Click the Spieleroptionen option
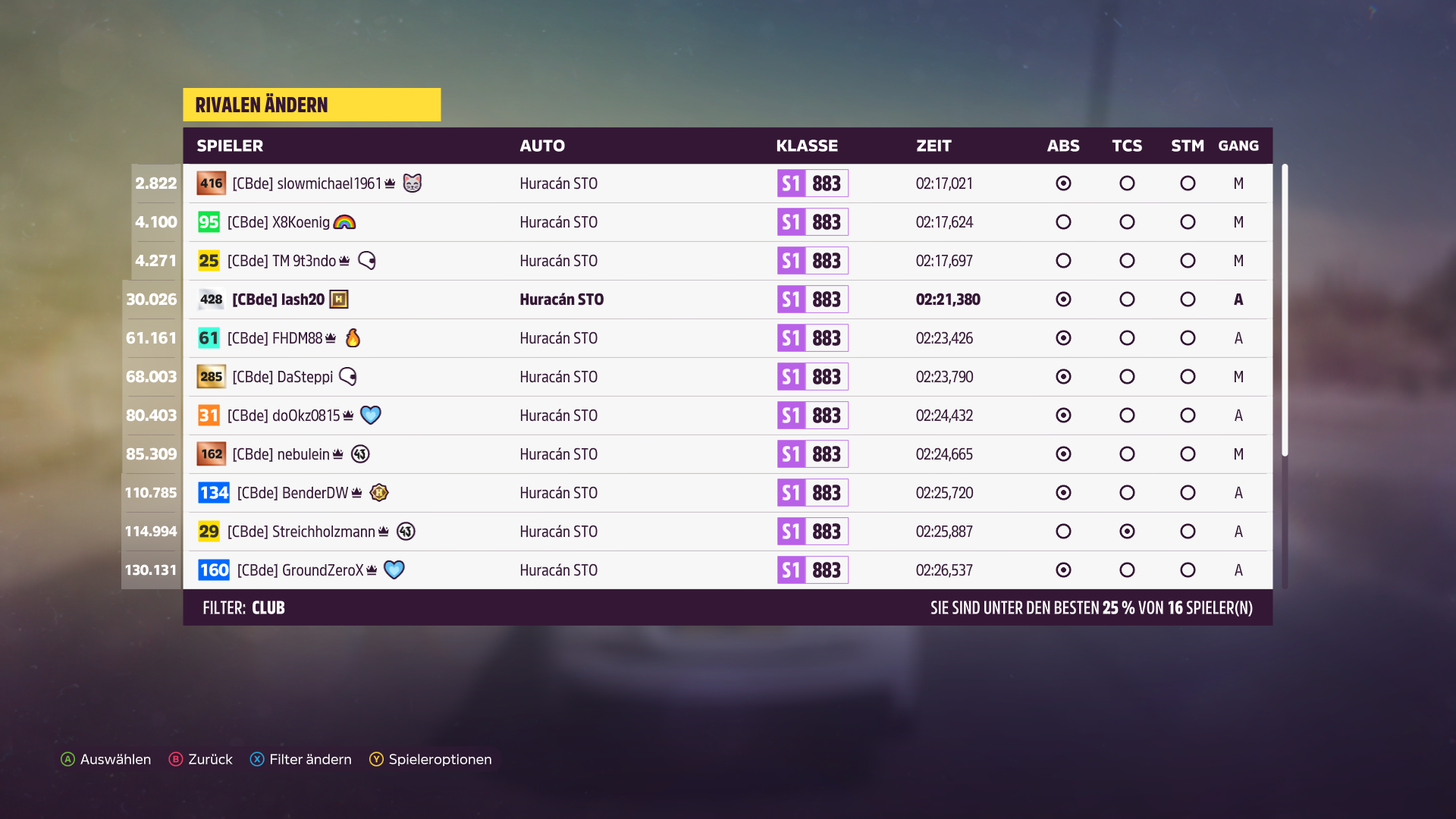Screen dimensions: 1456x819 pos(440,759)
